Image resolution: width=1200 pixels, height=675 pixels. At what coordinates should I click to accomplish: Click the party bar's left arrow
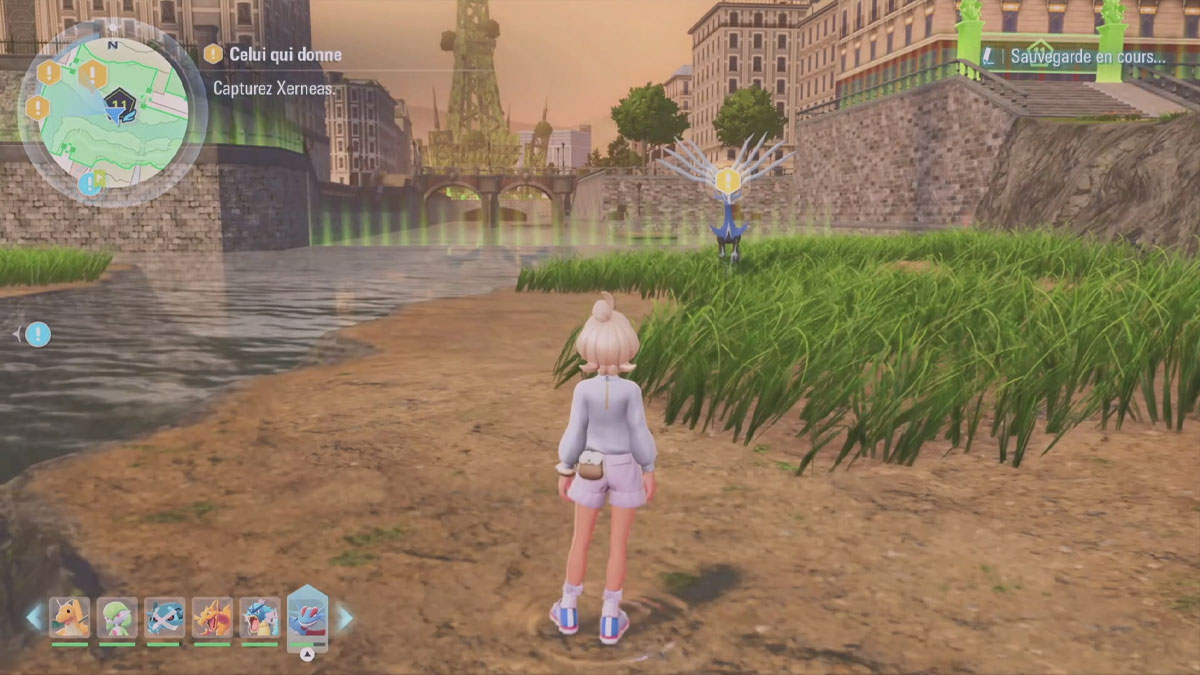click(x=35, y=617)
